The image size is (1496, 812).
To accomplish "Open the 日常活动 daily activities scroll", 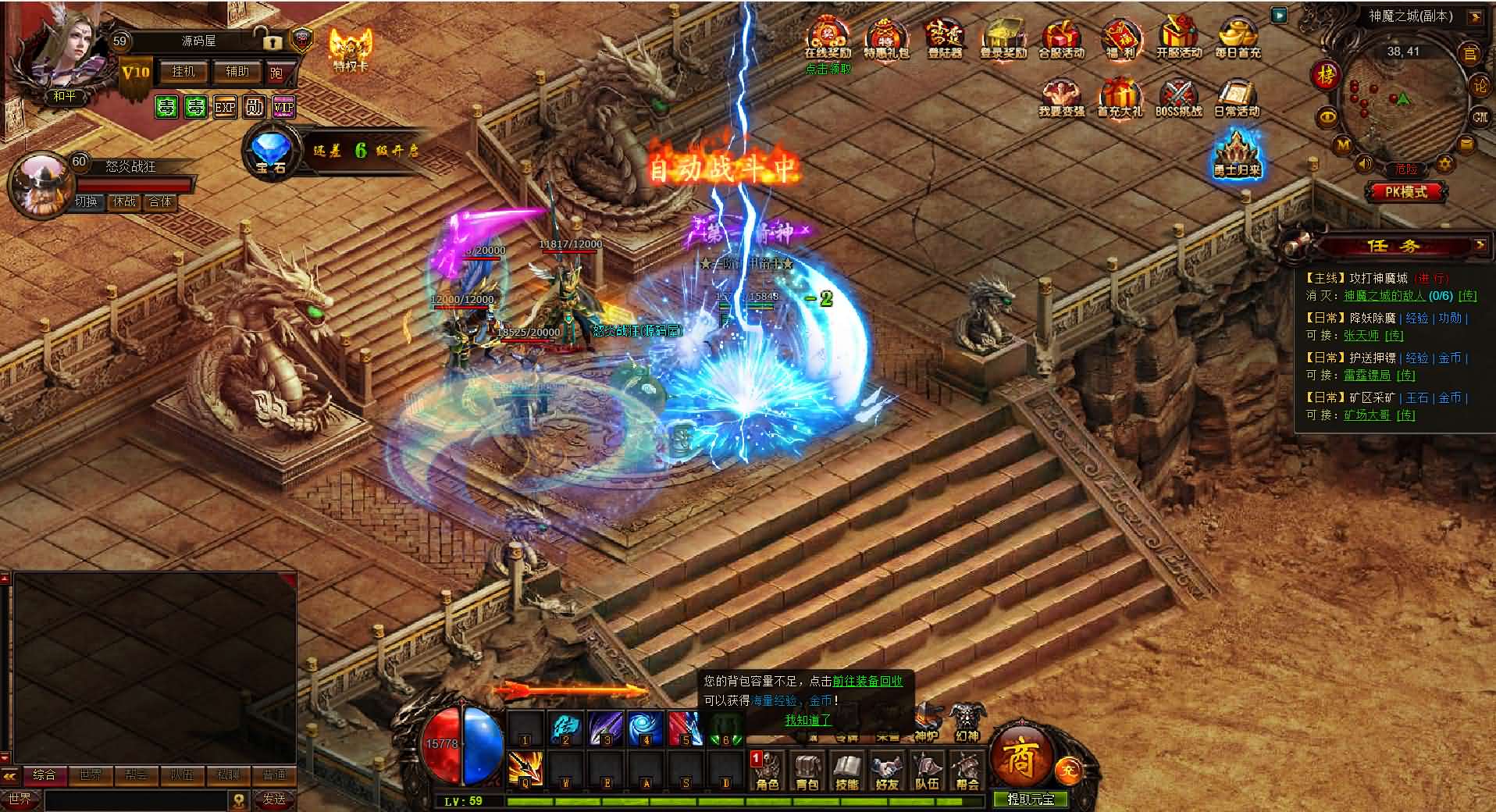I will (1237, 98).
